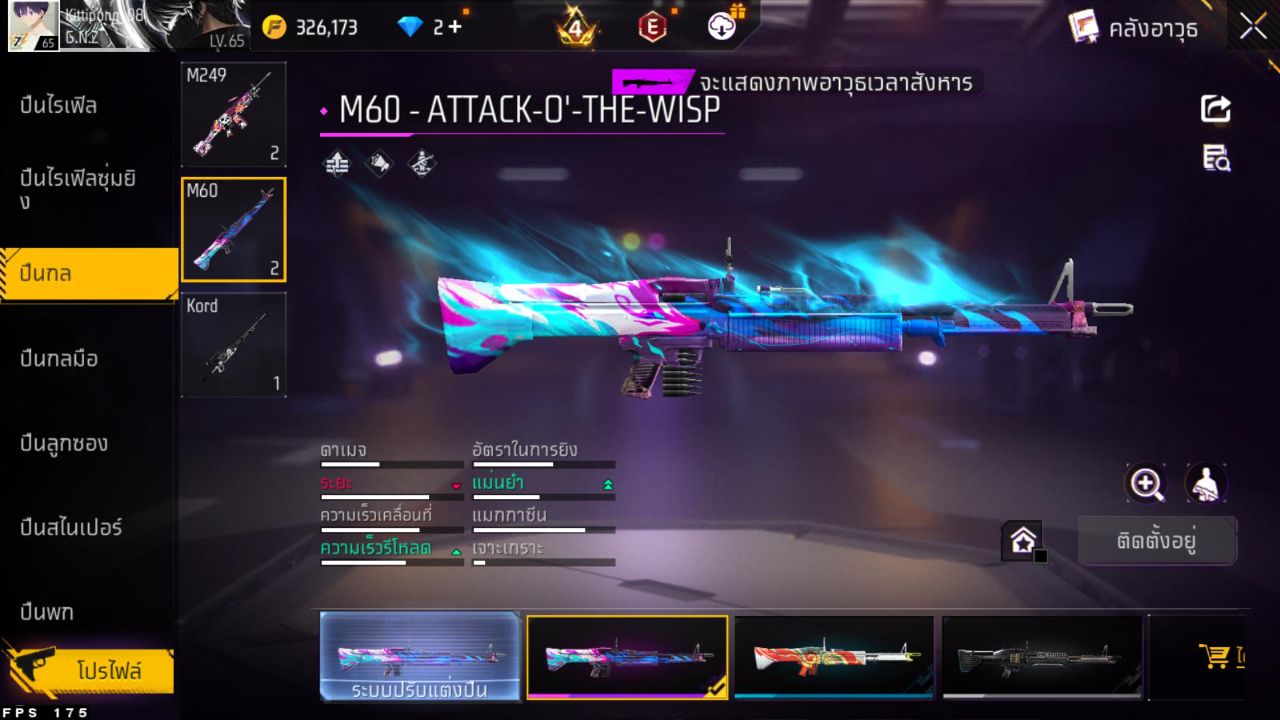This screenshot has height=720, width=1280.
Task: Click the damage upgrade attribute icon
Action: [x=337, y=162]
